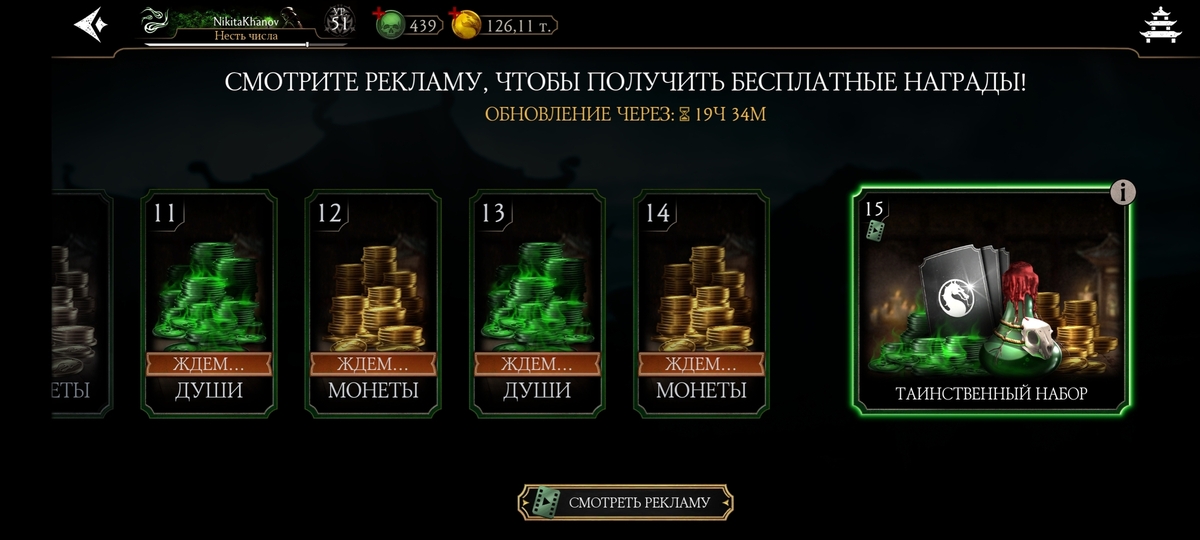The height and width of the screenshot is (540, 1200).
Task: Tap the Смотреть рекламу button
Action: [626, 502]
